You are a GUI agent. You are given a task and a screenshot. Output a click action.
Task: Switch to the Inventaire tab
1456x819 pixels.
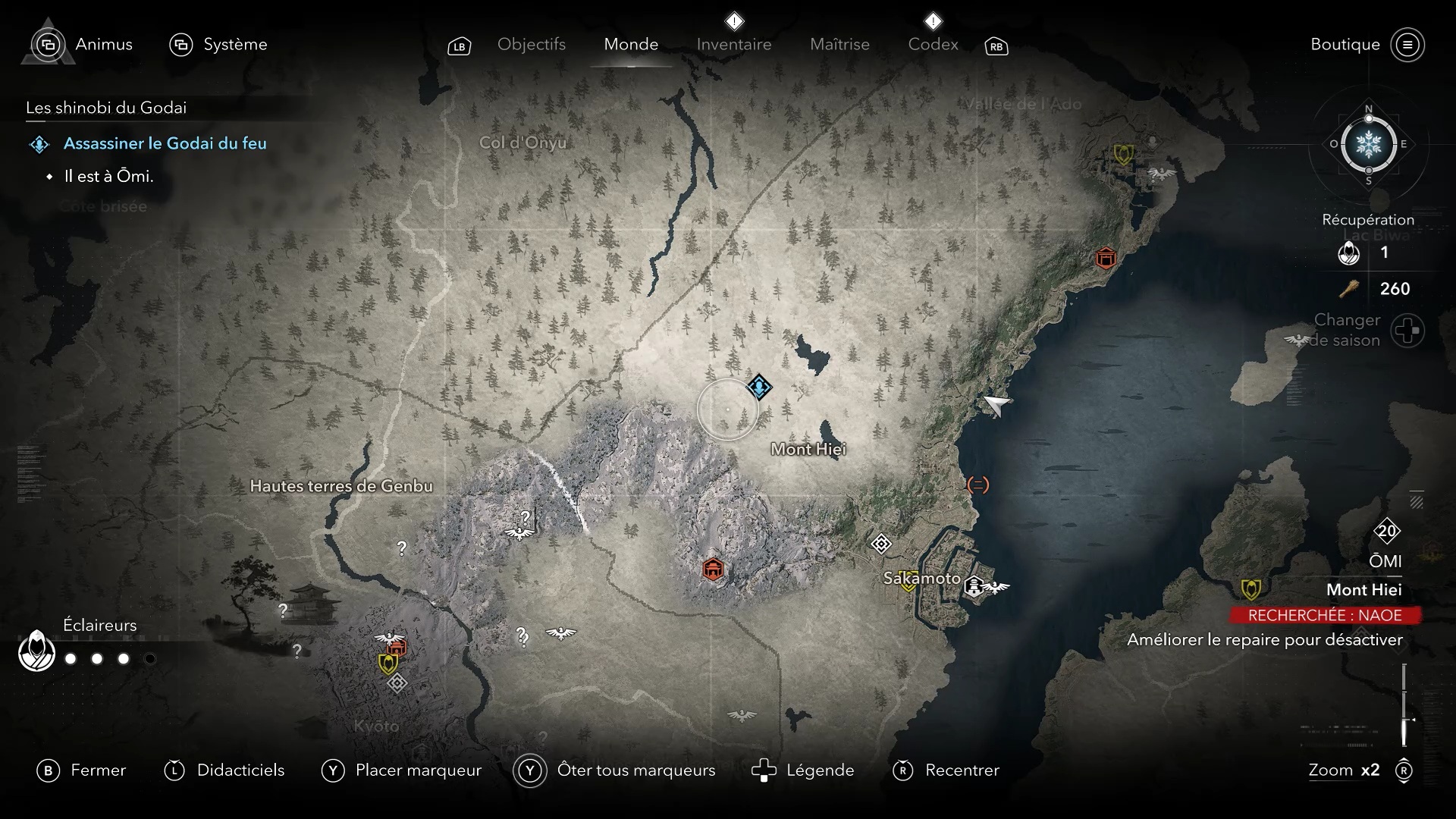pos(733,45)
